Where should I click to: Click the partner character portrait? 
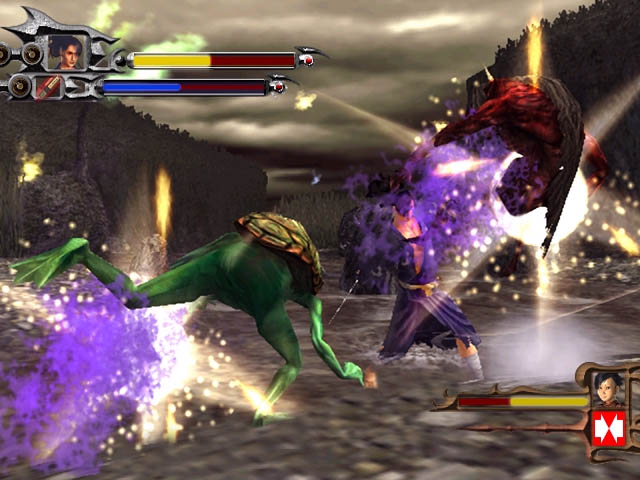pyautogui.click(x=606, y=387)
